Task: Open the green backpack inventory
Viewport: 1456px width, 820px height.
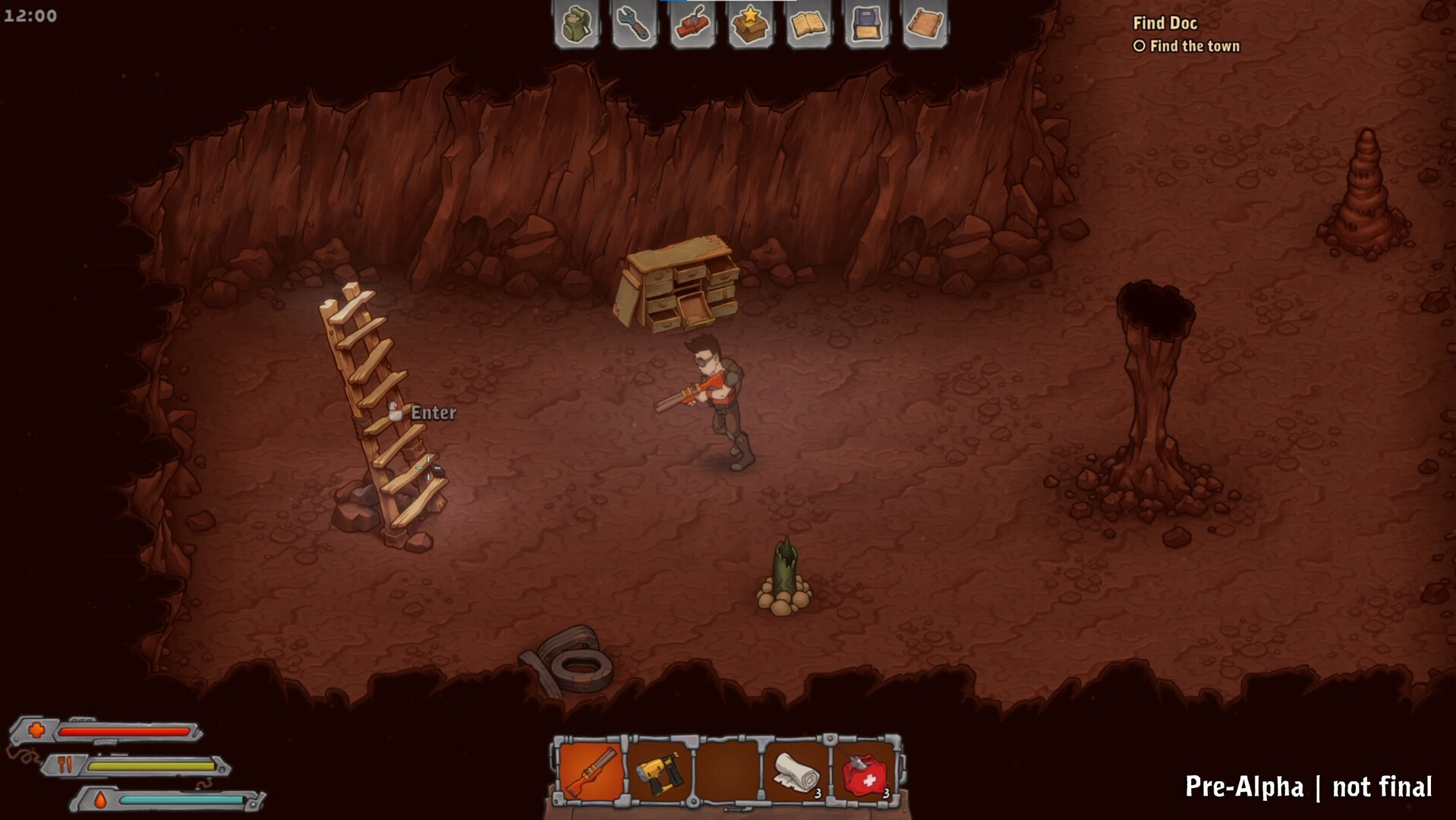Action: coord(576,24)
